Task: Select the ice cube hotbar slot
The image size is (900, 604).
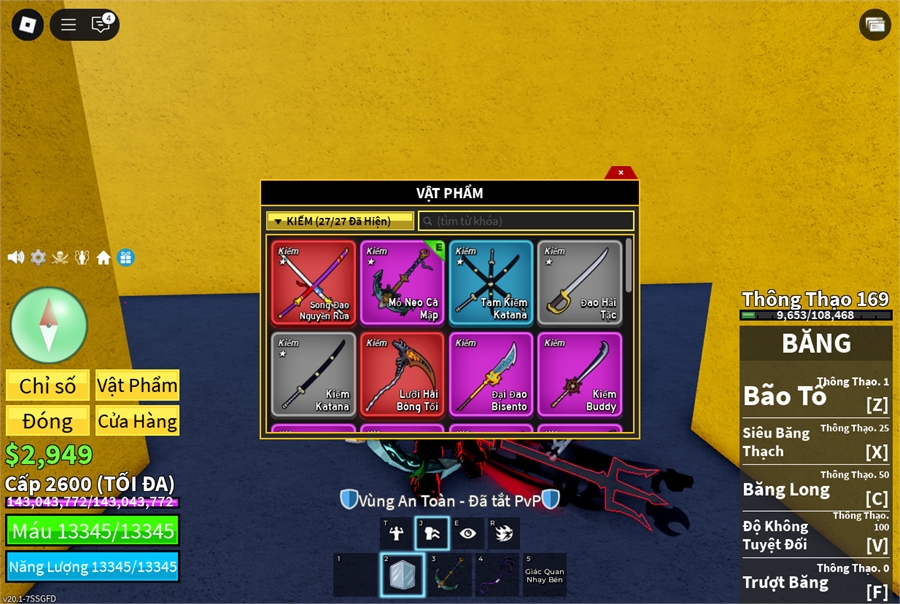Action: pyautogui.click(x=402, y=575)
